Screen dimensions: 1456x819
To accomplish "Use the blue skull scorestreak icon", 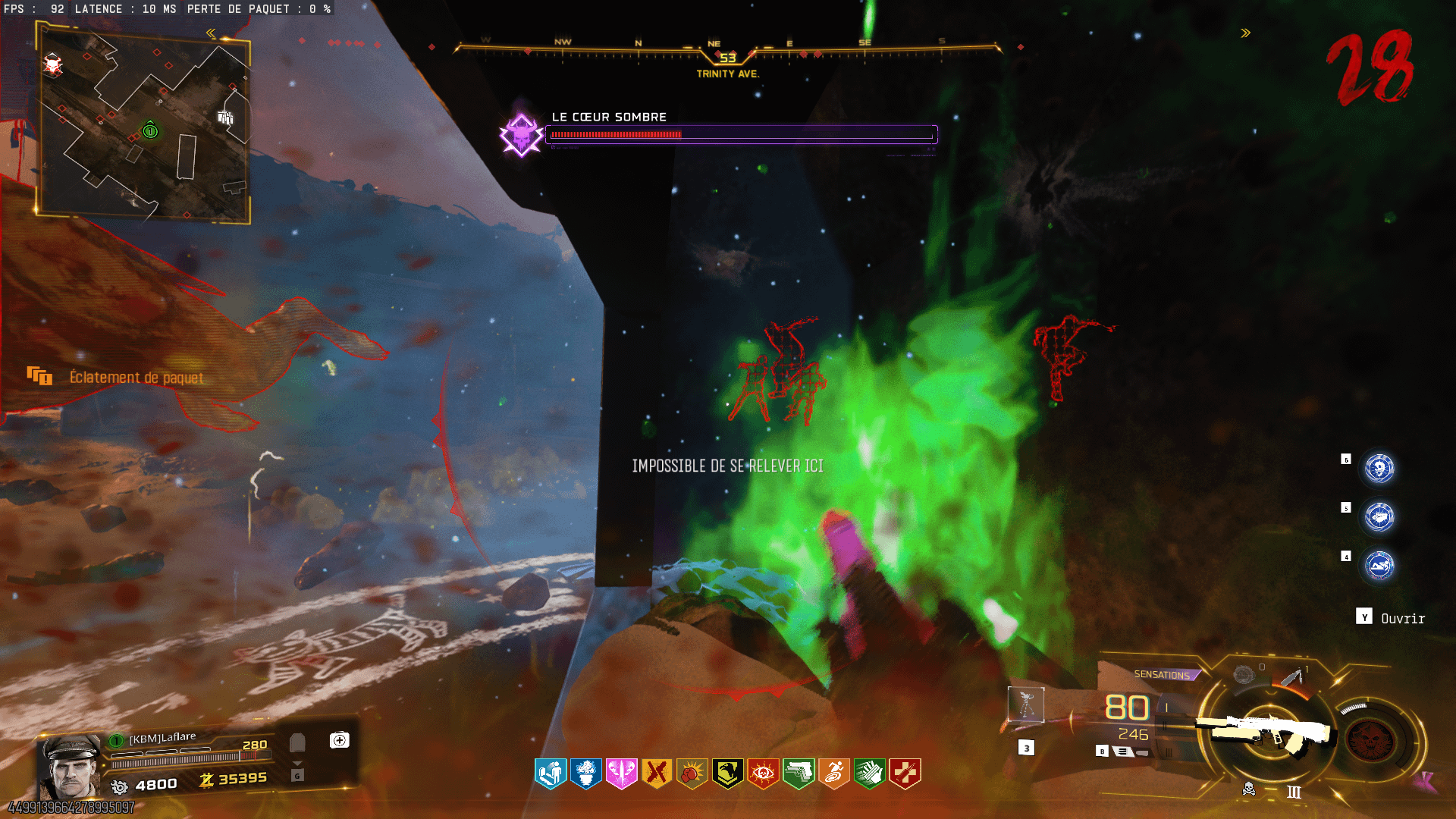I will pos(1379,469).
